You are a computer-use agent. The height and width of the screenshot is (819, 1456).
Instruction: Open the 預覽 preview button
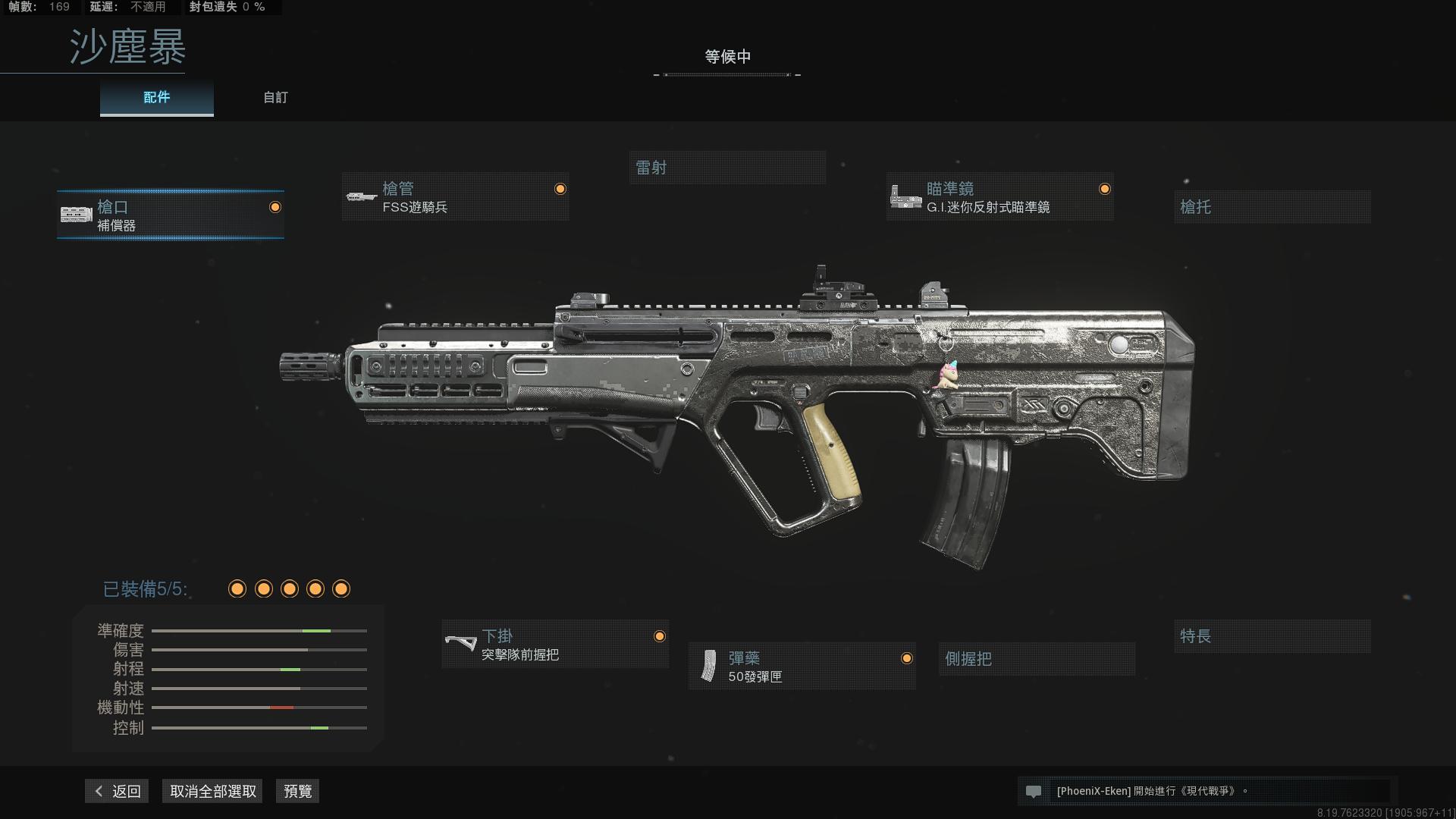pos(297,791)
